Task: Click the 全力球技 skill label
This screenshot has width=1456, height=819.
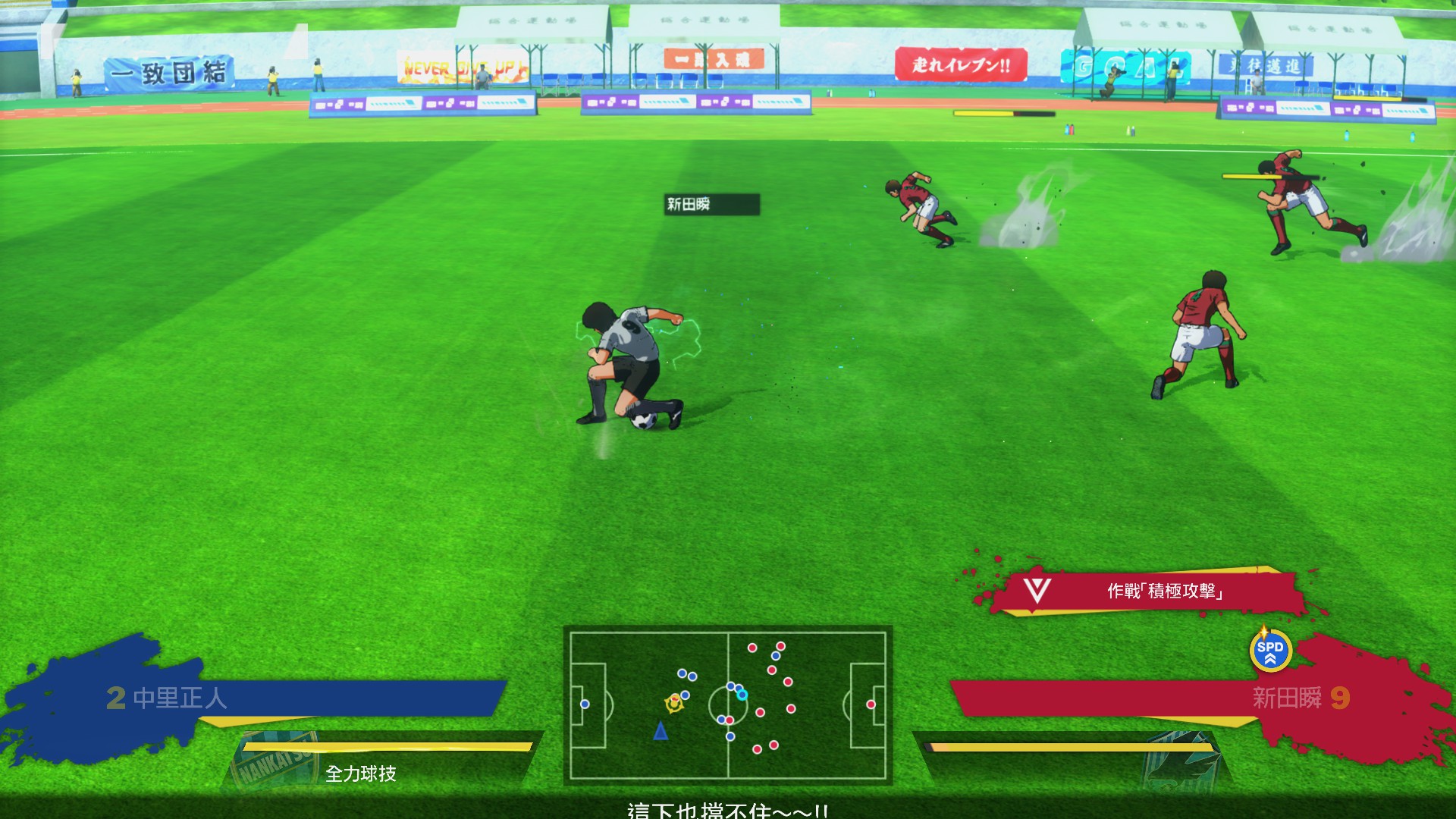Action: click(x=361, y=773)
